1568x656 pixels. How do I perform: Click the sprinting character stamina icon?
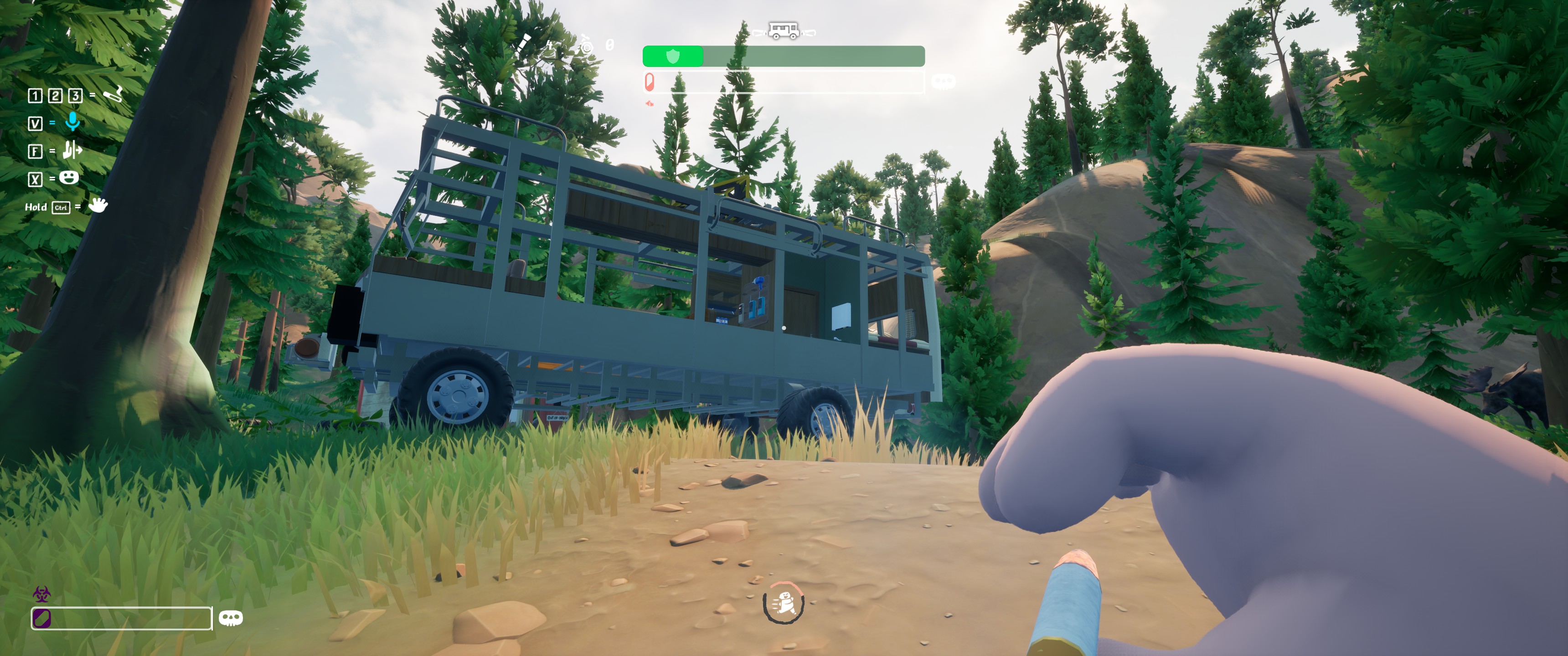pos(784,603)
